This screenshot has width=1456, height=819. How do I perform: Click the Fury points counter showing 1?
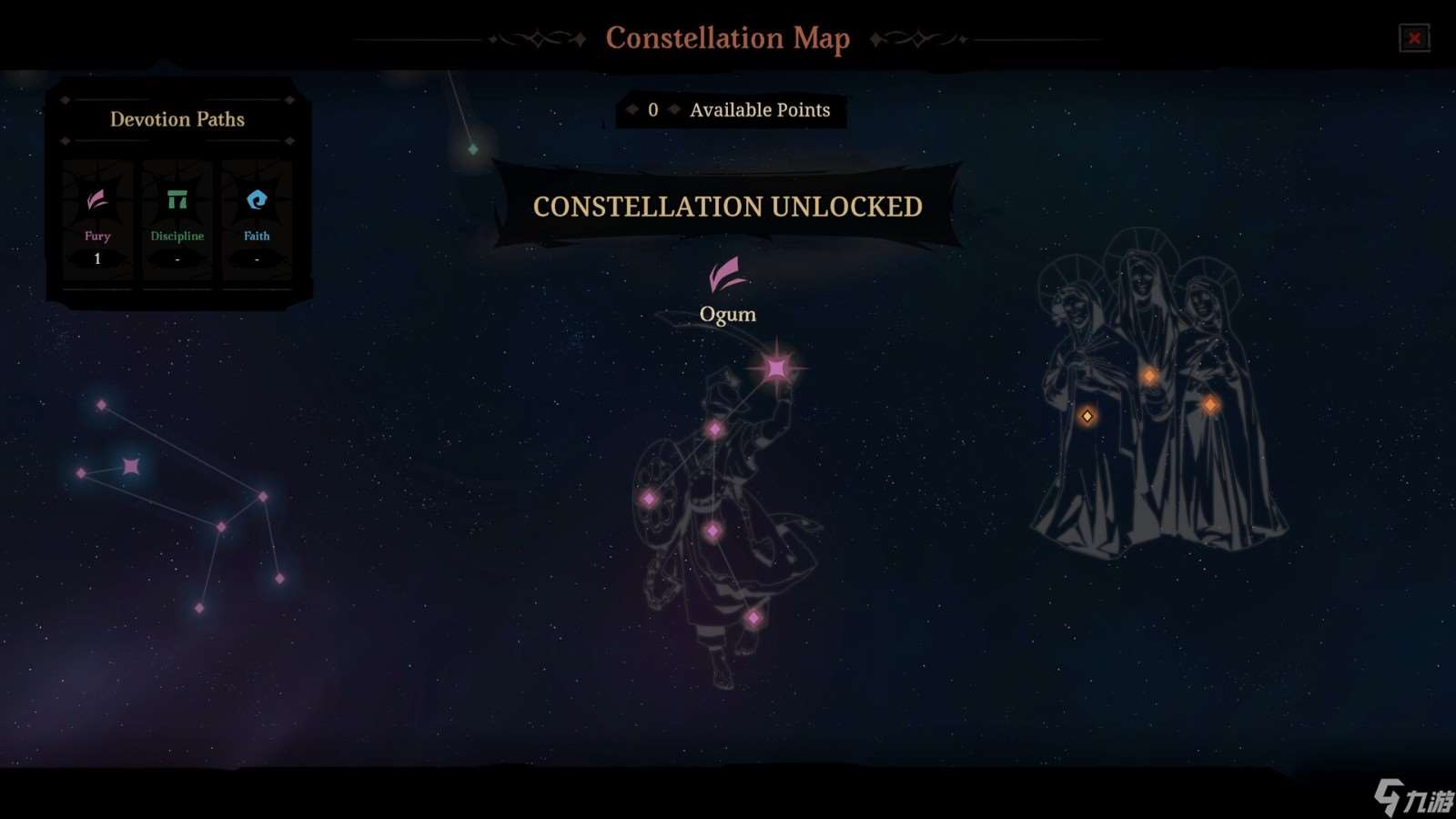[96, 258]
